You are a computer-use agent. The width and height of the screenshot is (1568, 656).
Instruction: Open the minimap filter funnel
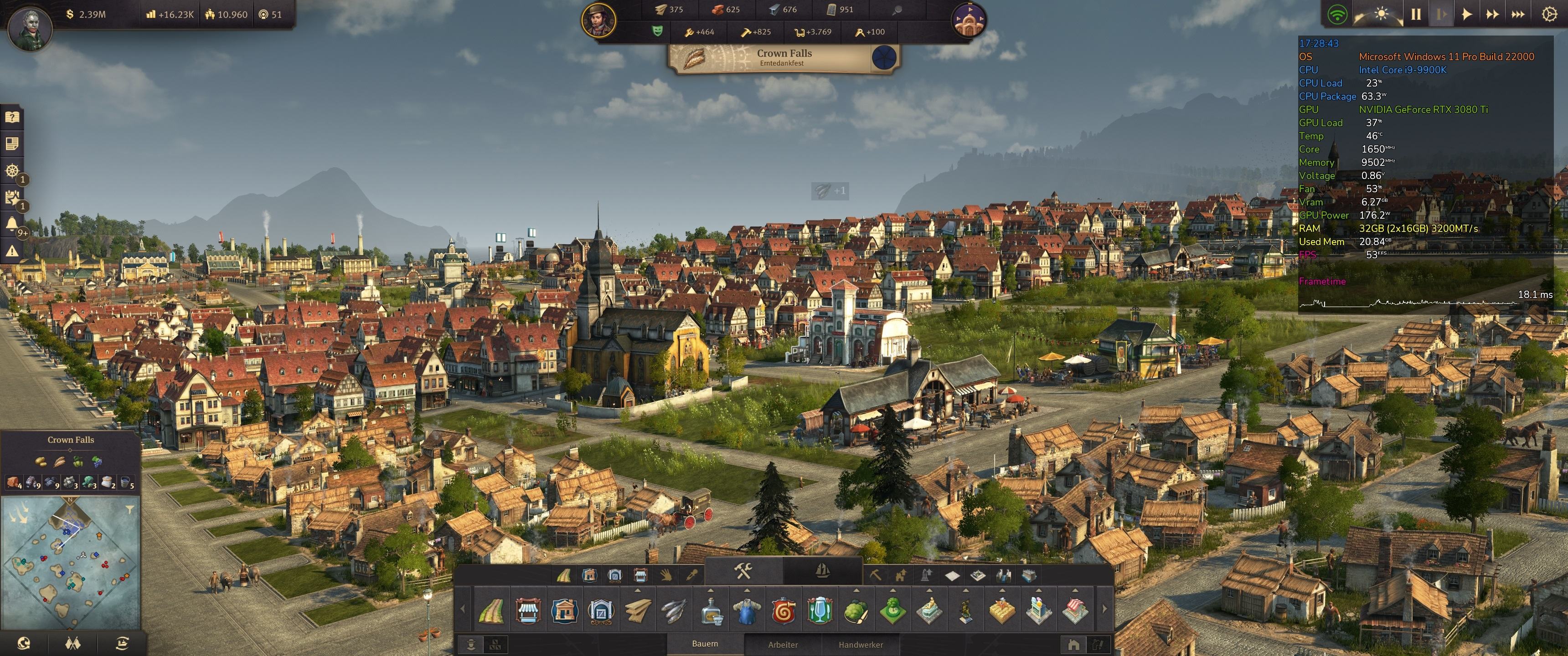[x=129, y=509]
